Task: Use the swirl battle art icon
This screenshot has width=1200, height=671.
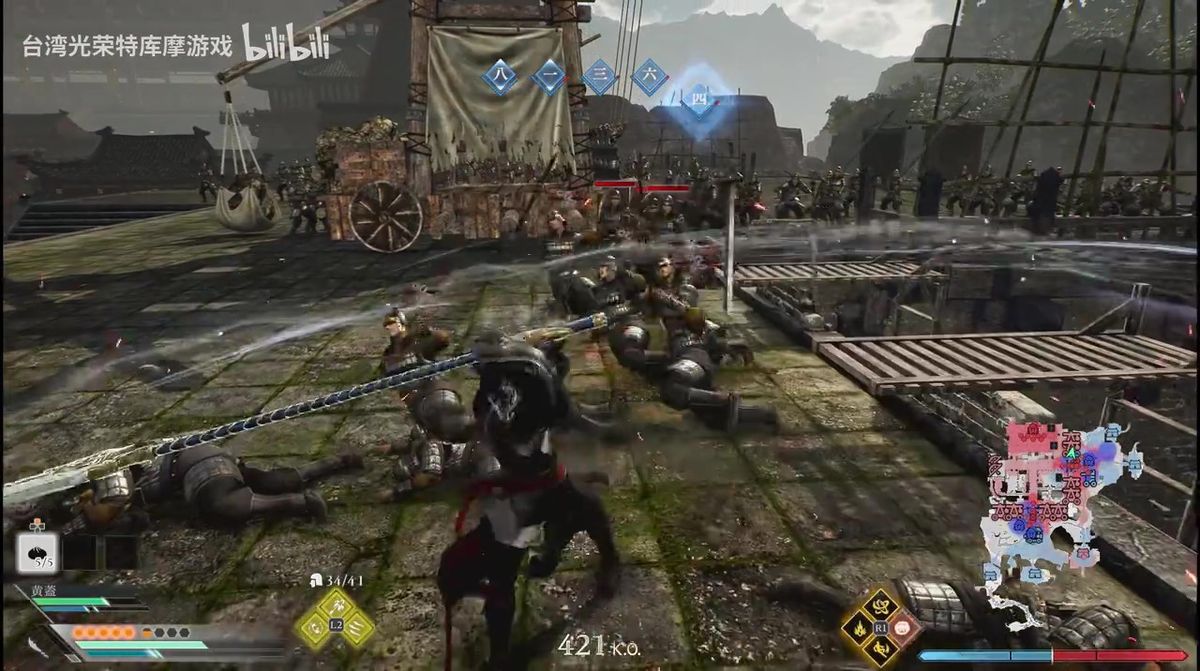Action: [881, 604]
